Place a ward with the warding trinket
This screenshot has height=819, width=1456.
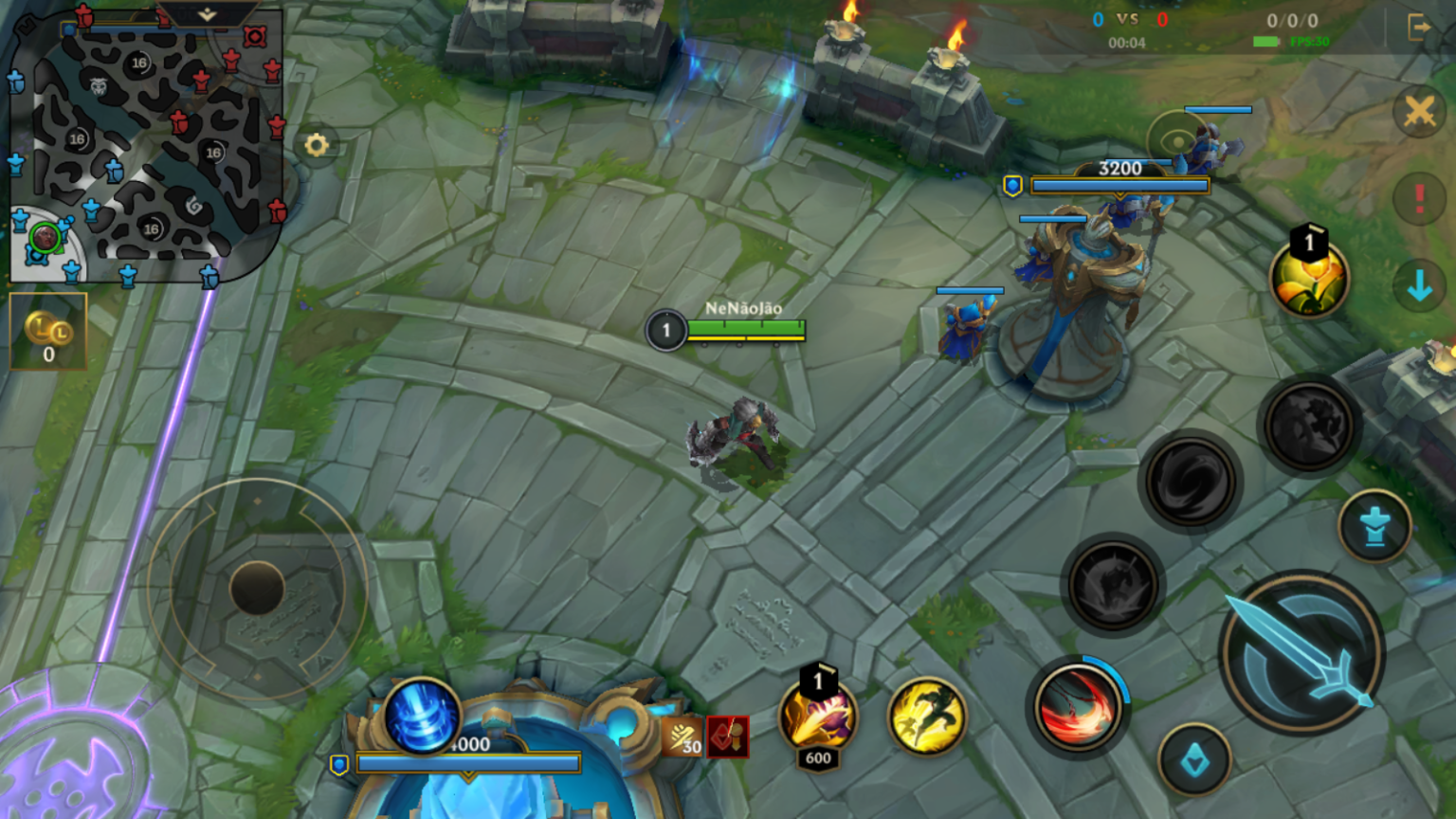[x=1374, y=526]
